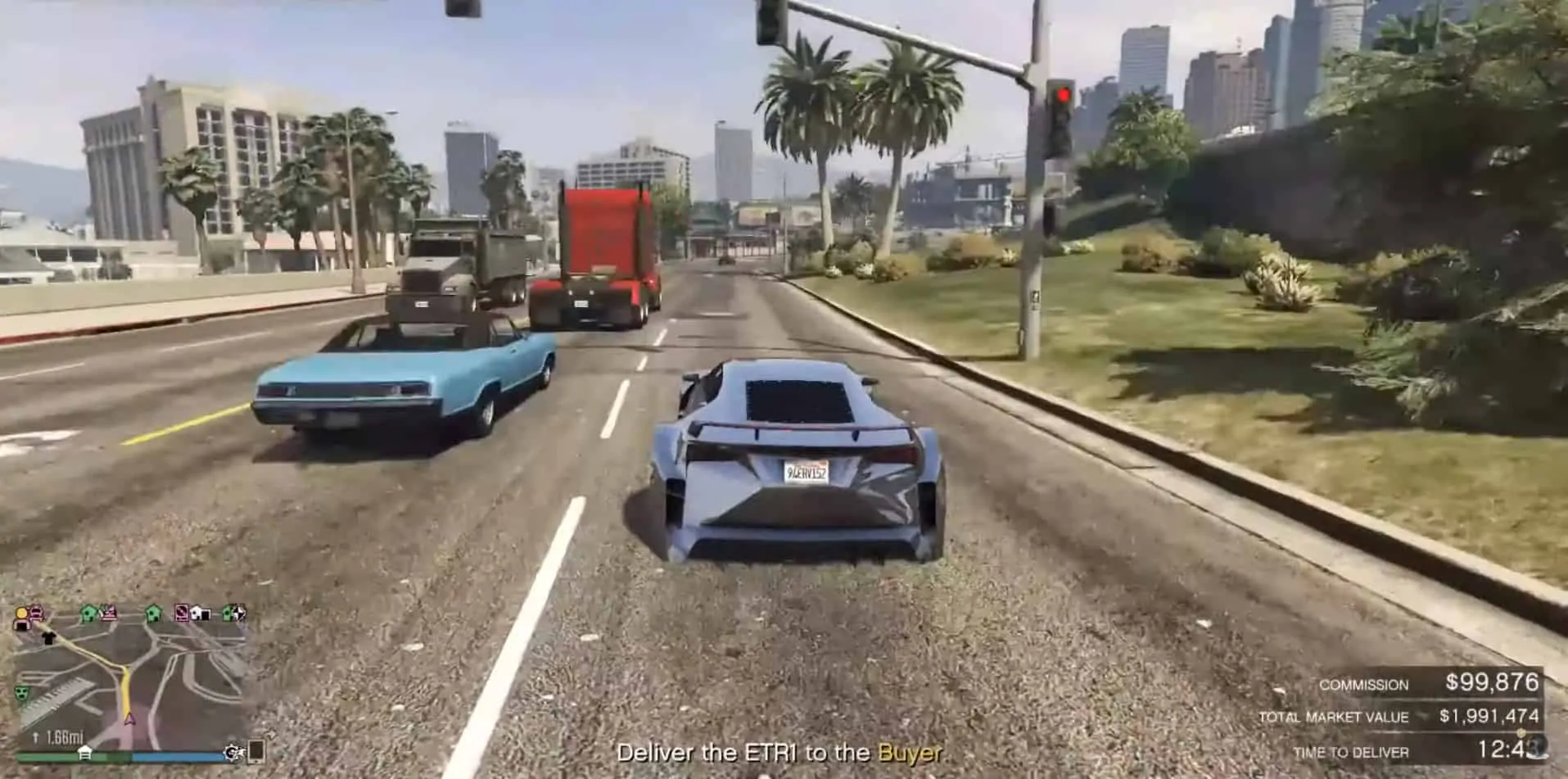Click the weapon gear icon on the minimap bar
1568x779 pixels.
pyautogui.click(x=233, y=752)
